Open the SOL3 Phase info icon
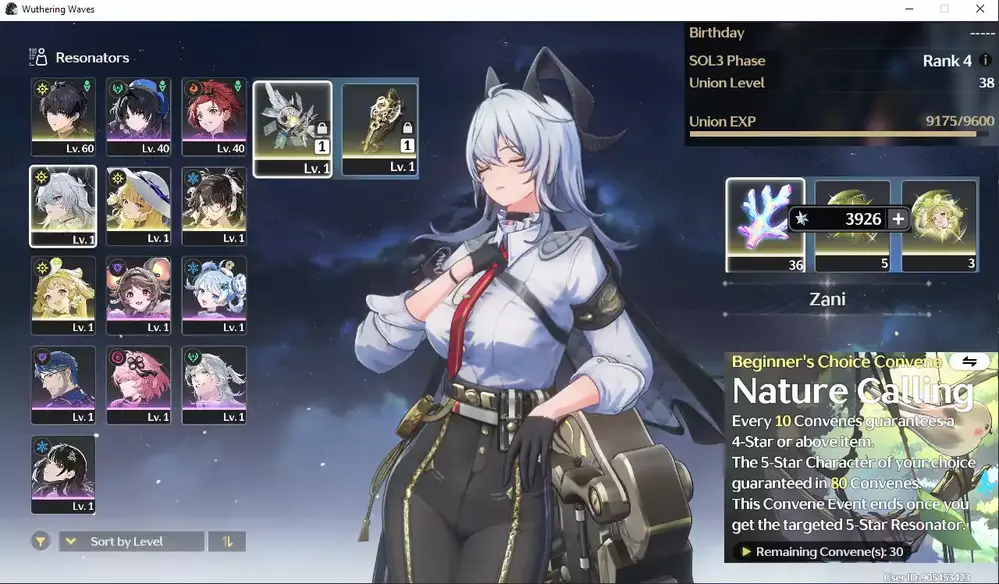This screenshot has width=999, height=584. (986, 60)
